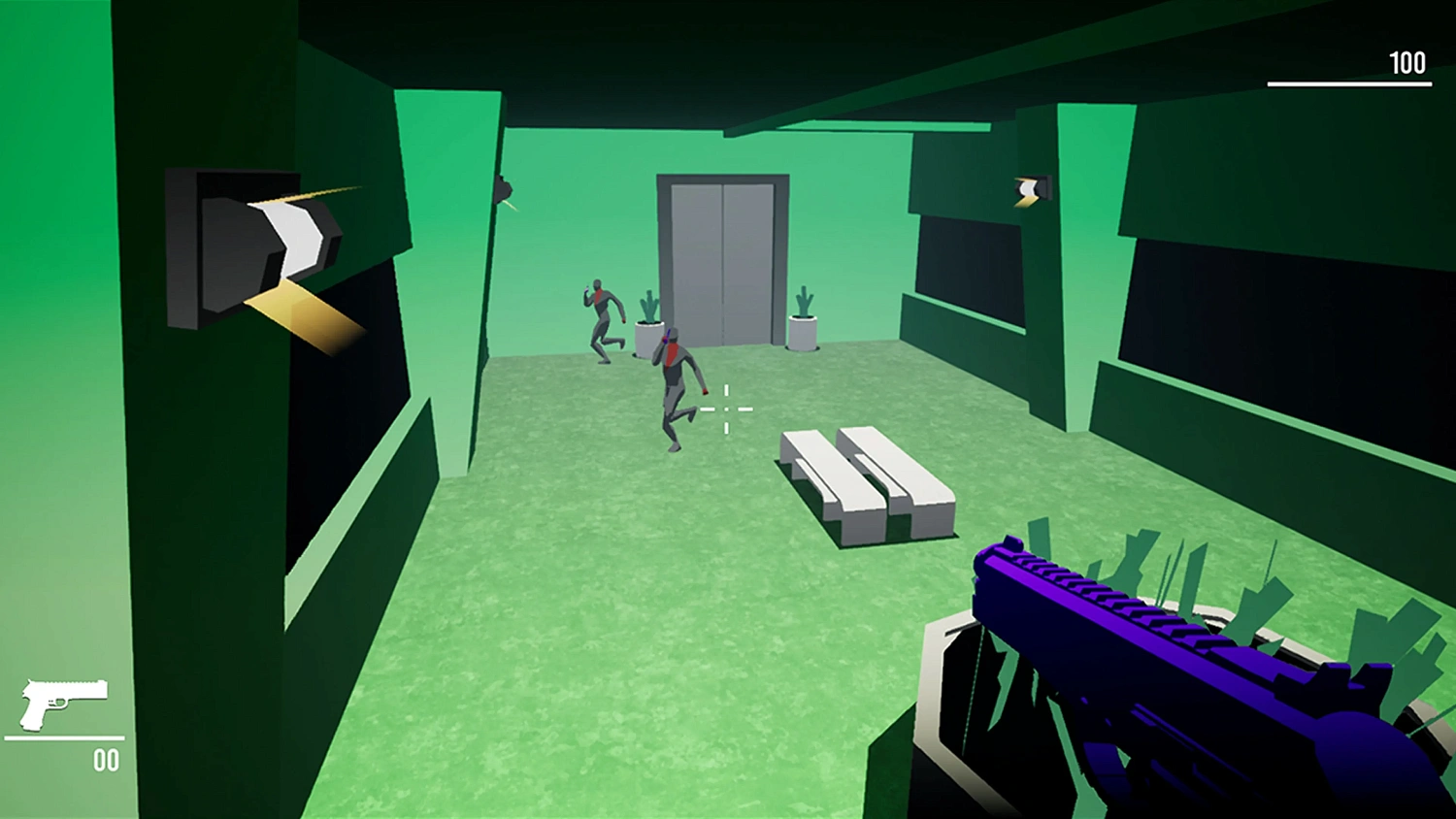Viewport: 1456px width, 819px height.
Task: Click the health value 100
Action: (1406, 64)
